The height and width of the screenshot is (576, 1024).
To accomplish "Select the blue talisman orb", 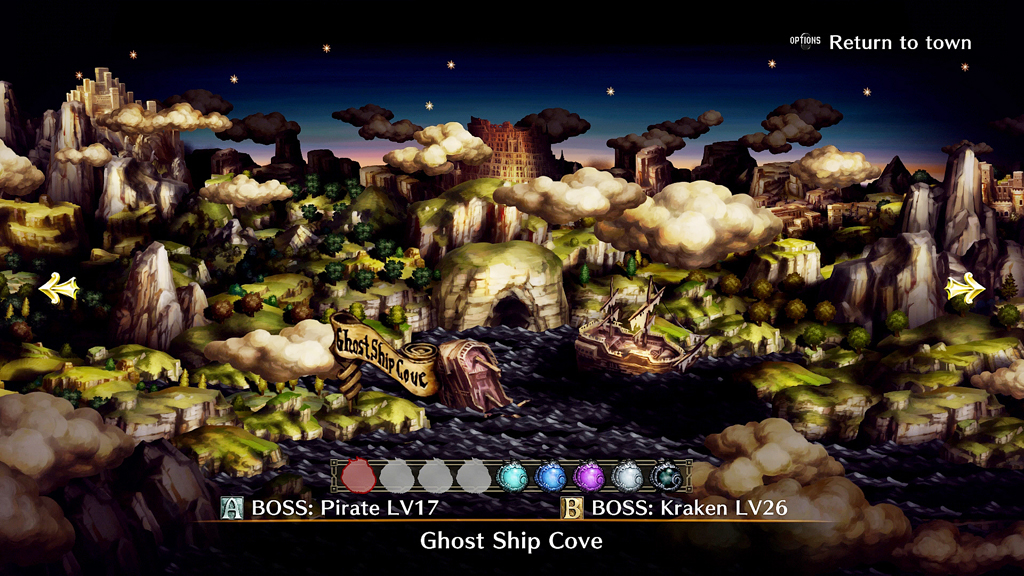I will (550, 476).
